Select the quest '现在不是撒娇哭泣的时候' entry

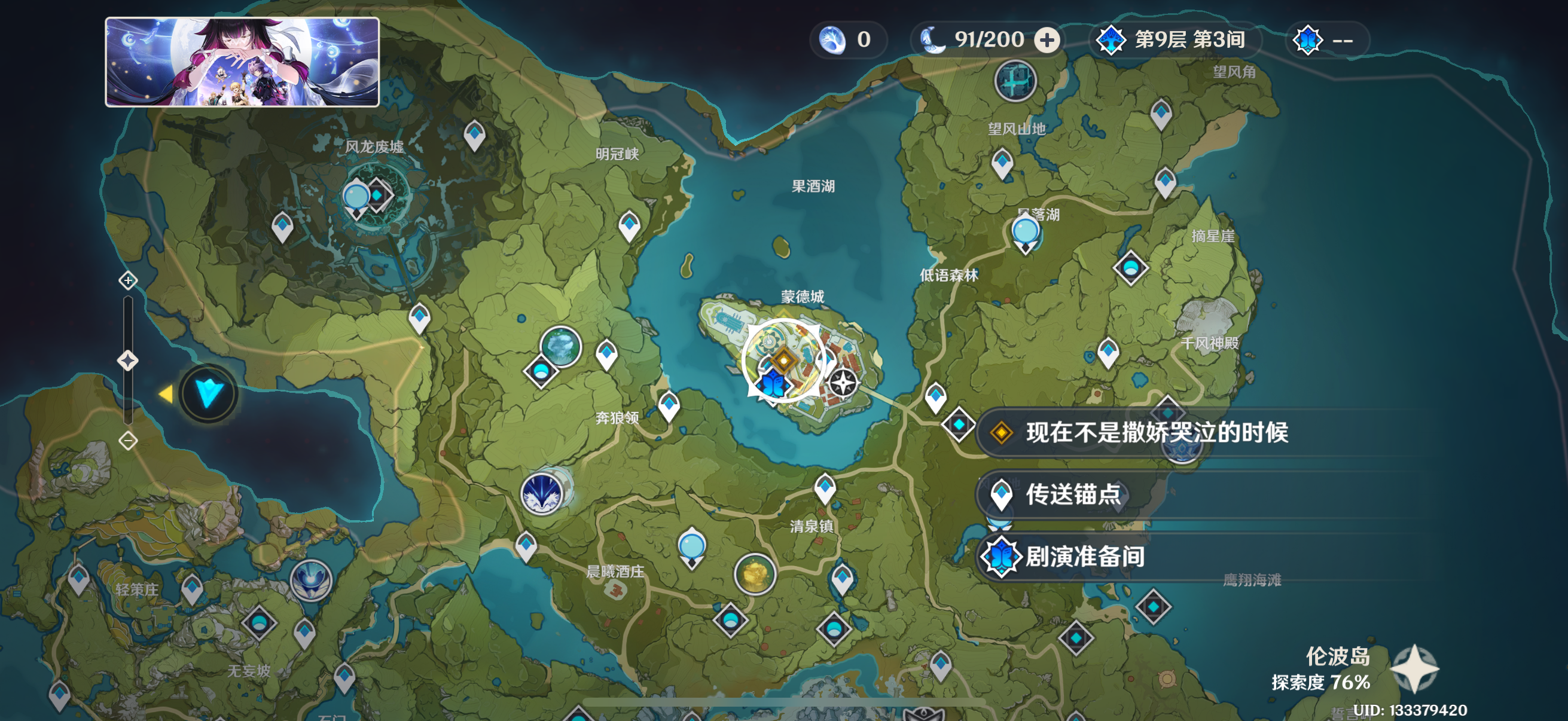point(1155,433)
